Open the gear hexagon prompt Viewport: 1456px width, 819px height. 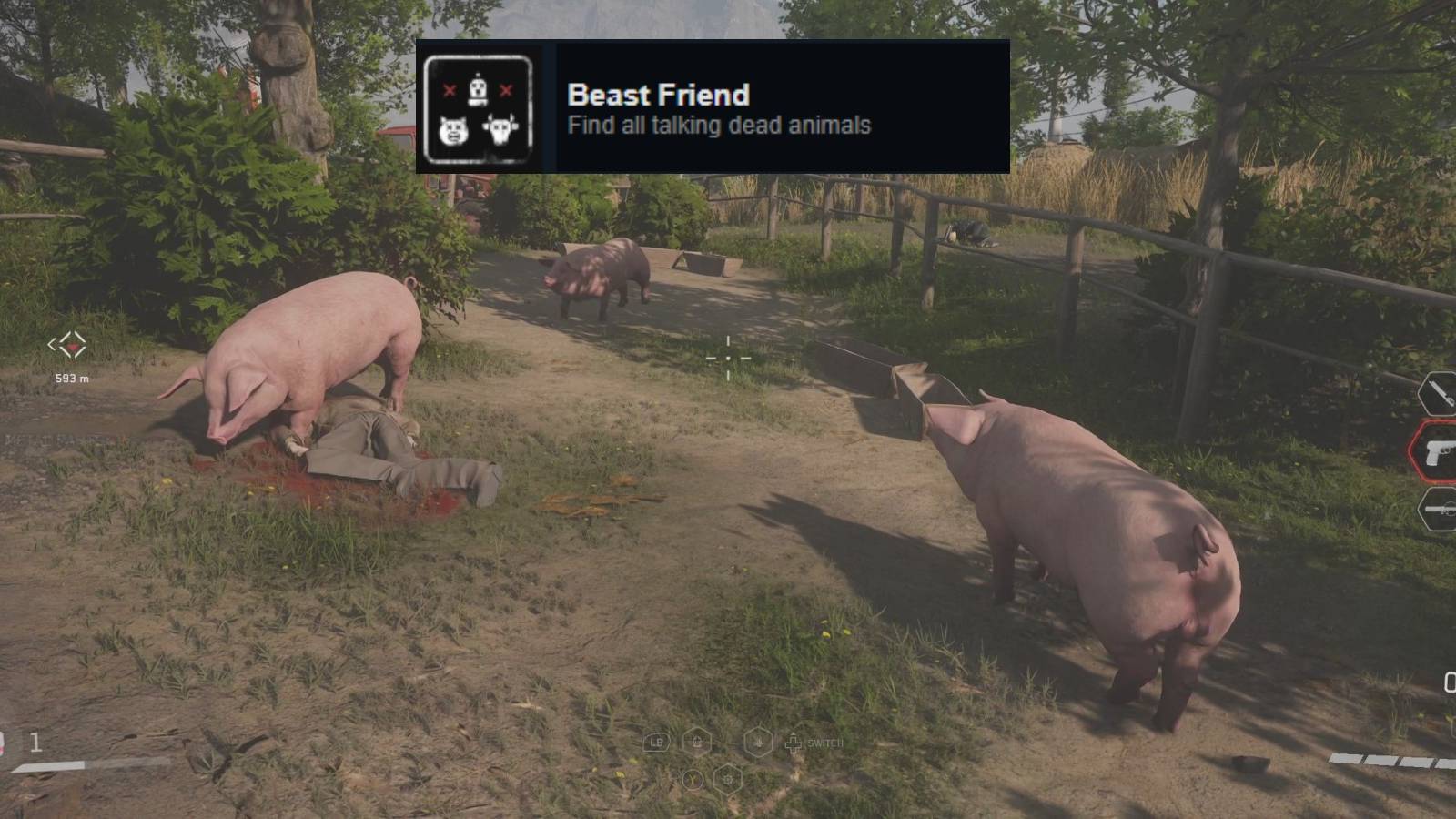coord(728,779)
